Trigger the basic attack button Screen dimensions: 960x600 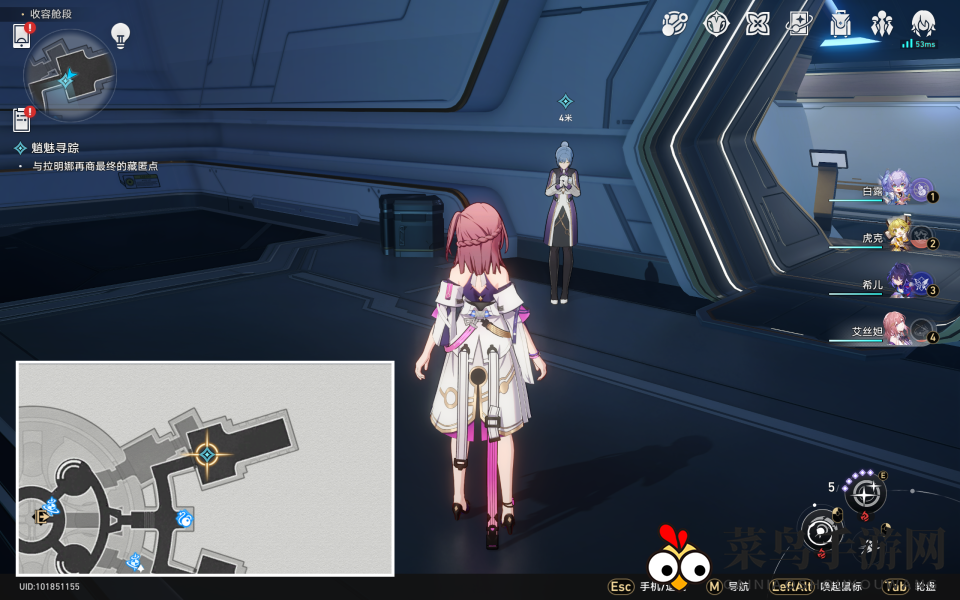tap(822, 529)
